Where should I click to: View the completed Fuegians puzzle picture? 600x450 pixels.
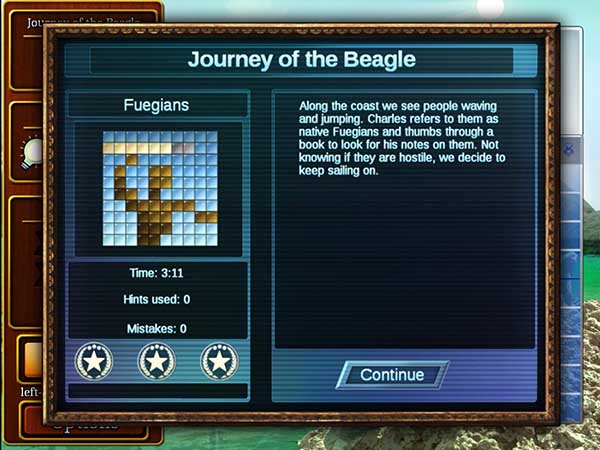click(x=159, y=189)
